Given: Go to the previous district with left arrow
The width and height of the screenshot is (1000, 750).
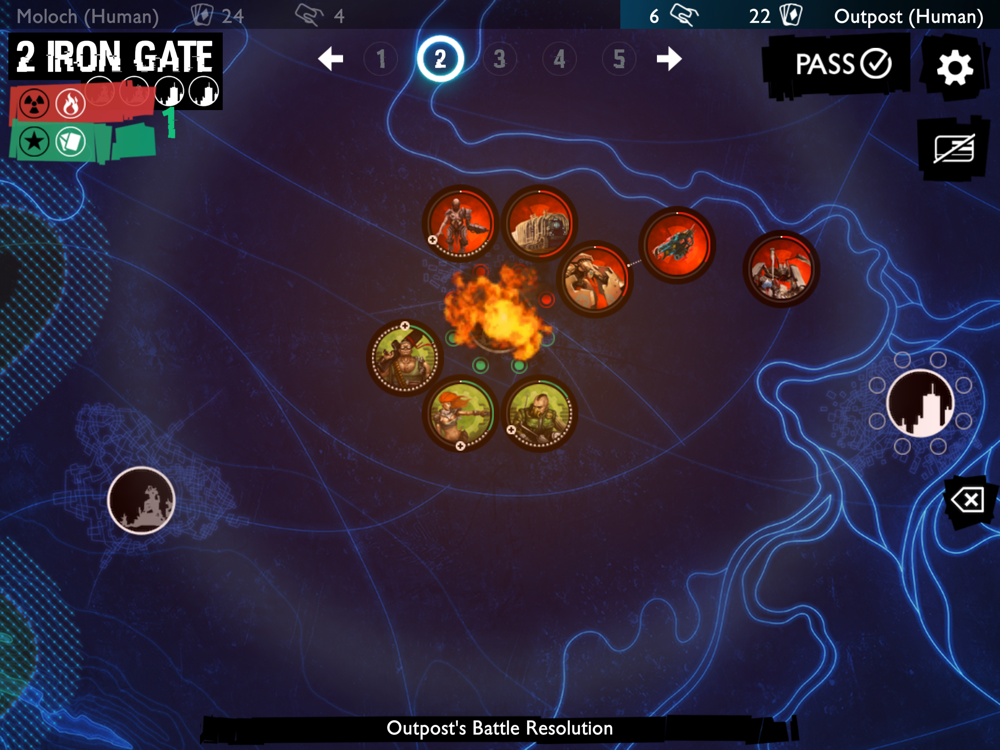Looking at the screenshot, I should (x=331, y=59).
